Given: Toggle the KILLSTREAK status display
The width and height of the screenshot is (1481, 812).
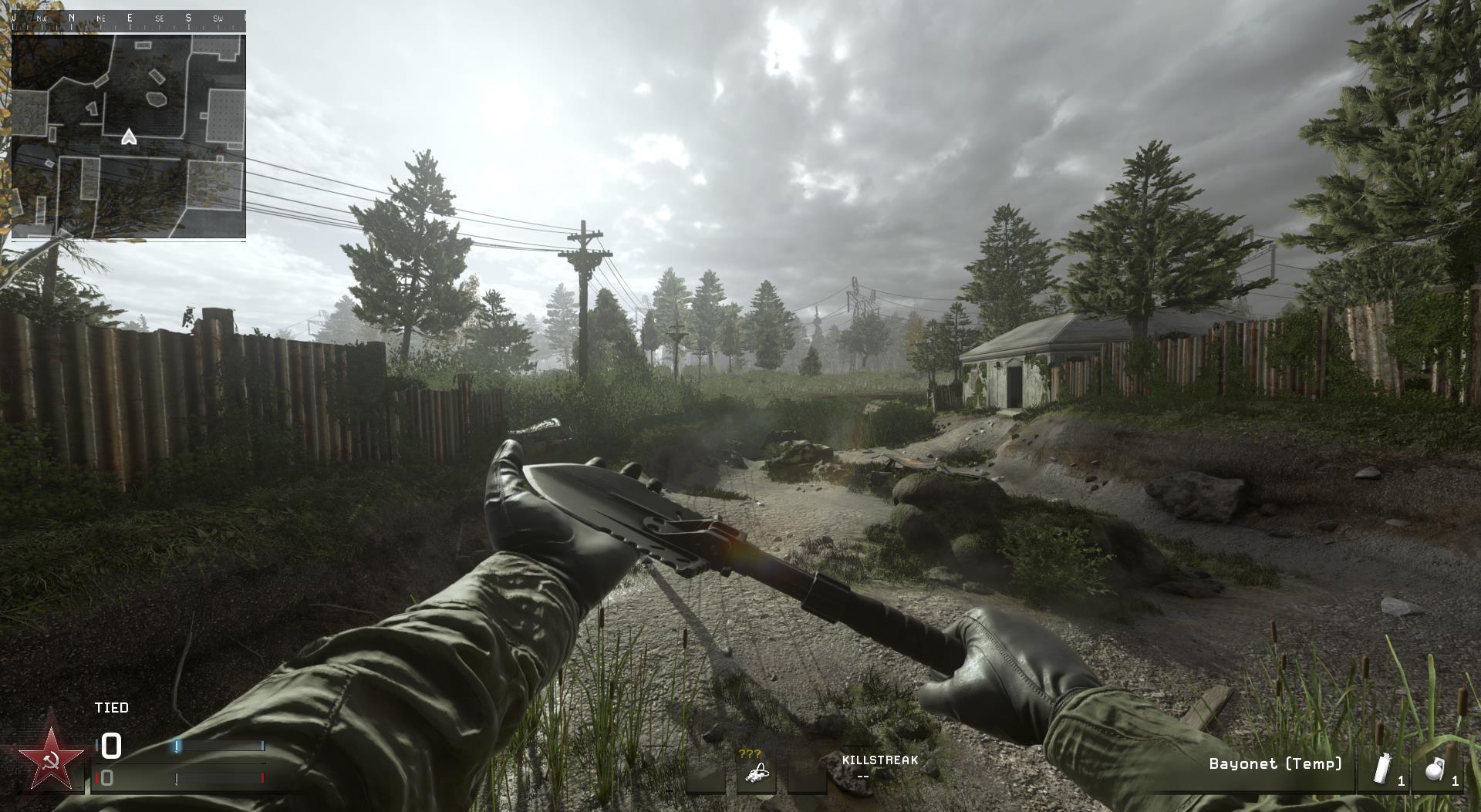Looking at the screenshot, I should (881, 760).
